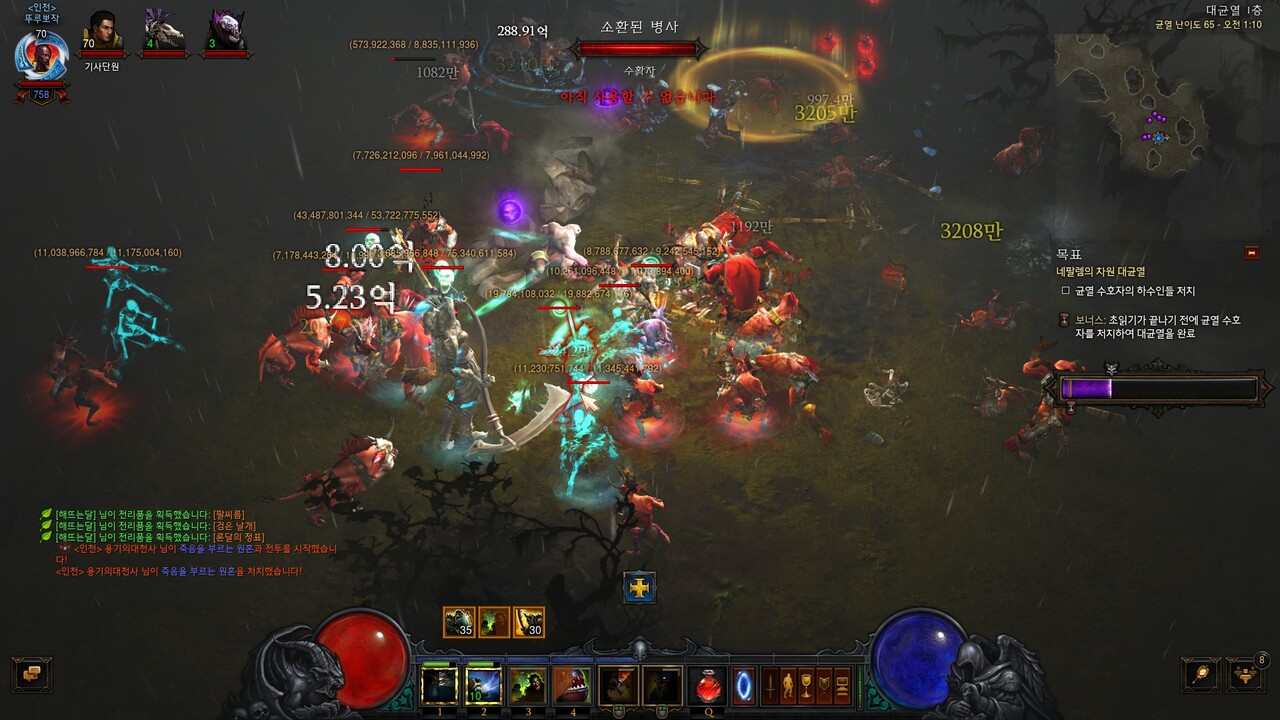Select the bone dragon pet portrait

coord(163,32)
